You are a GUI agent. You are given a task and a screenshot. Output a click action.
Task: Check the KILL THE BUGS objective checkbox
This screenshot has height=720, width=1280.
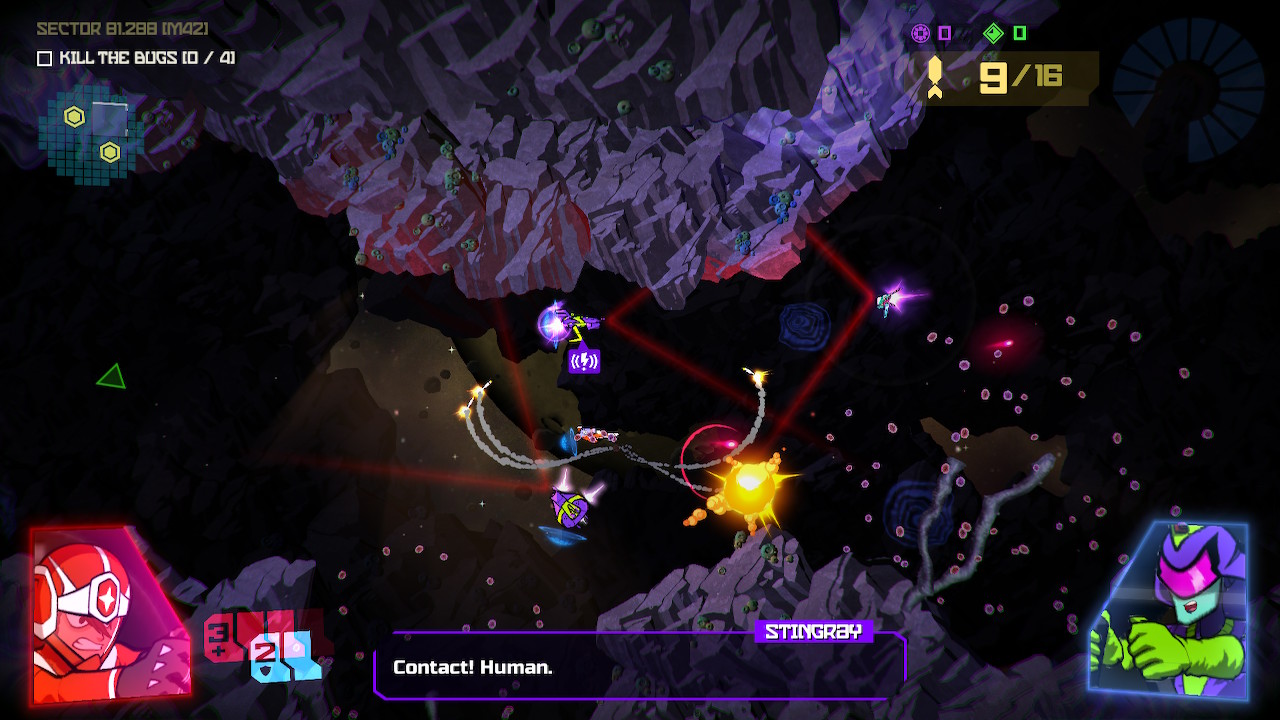click(42, 59)
